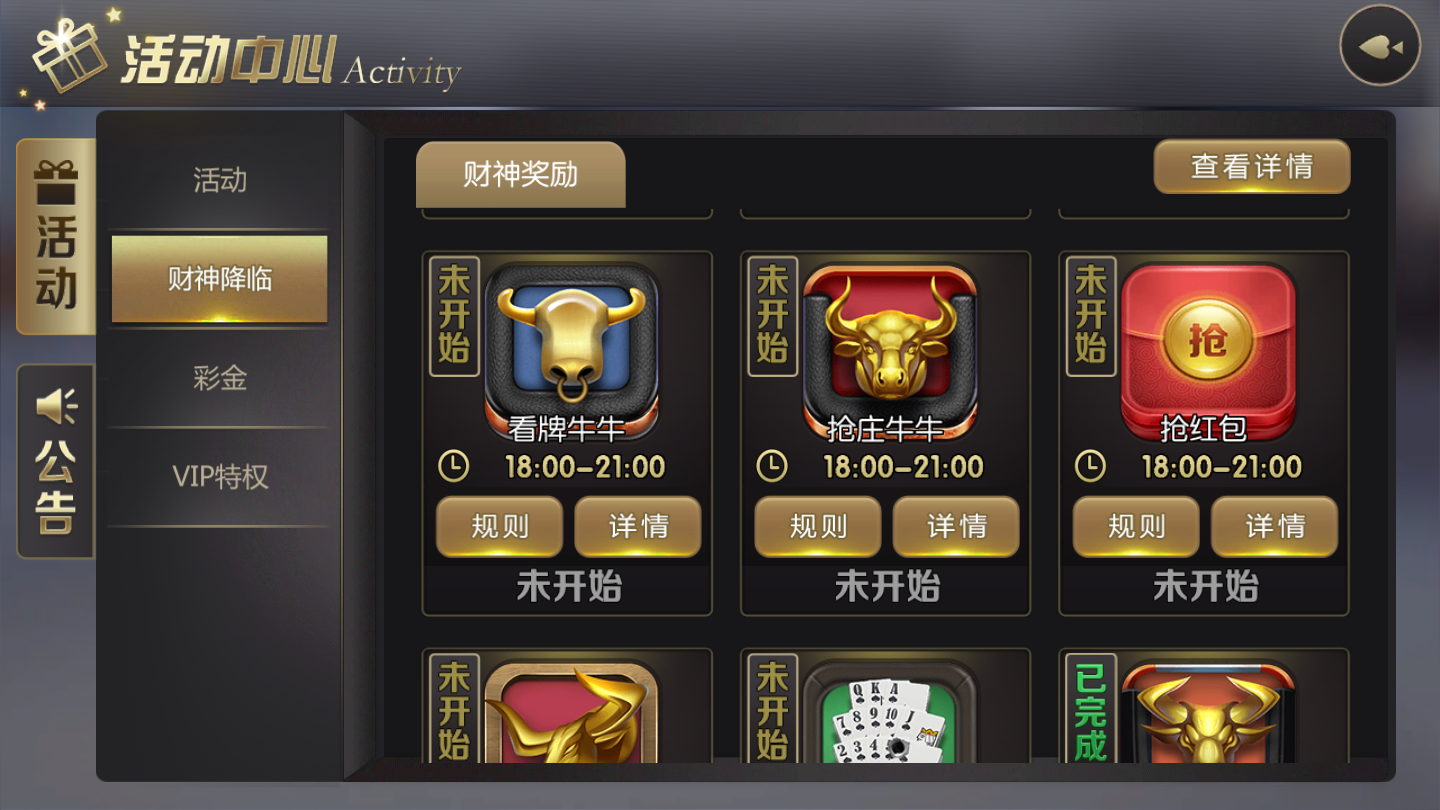Open the 查看详情 view details button
Image resolution: width=1440 pixels, height=810 pixels.
click(x=1252, y=166)
